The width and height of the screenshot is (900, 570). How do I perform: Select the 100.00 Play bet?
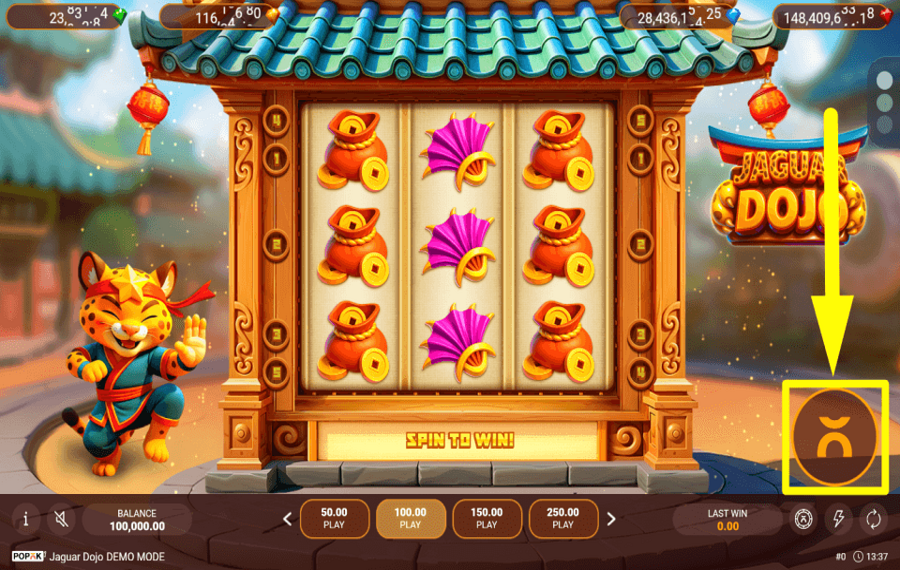(410, 518)
